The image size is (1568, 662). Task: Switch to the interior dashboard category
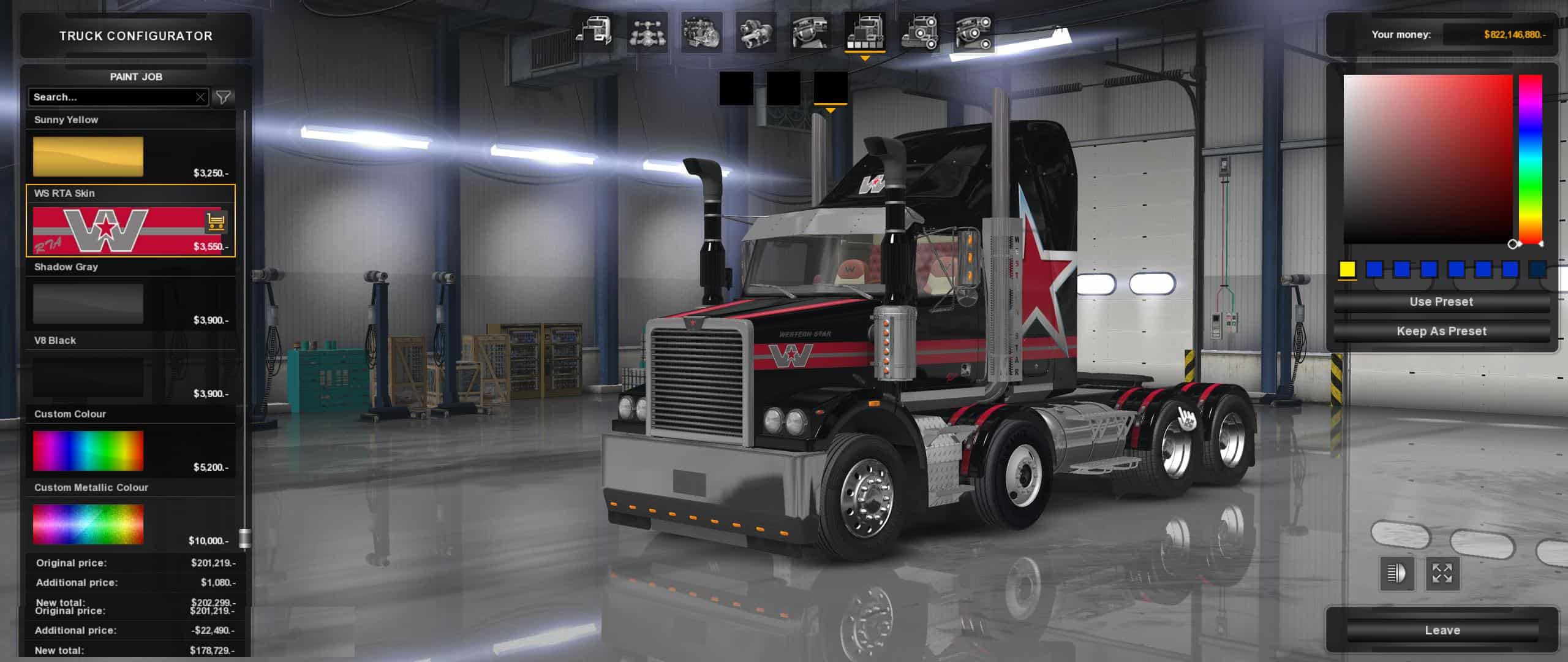click(810, 32)
